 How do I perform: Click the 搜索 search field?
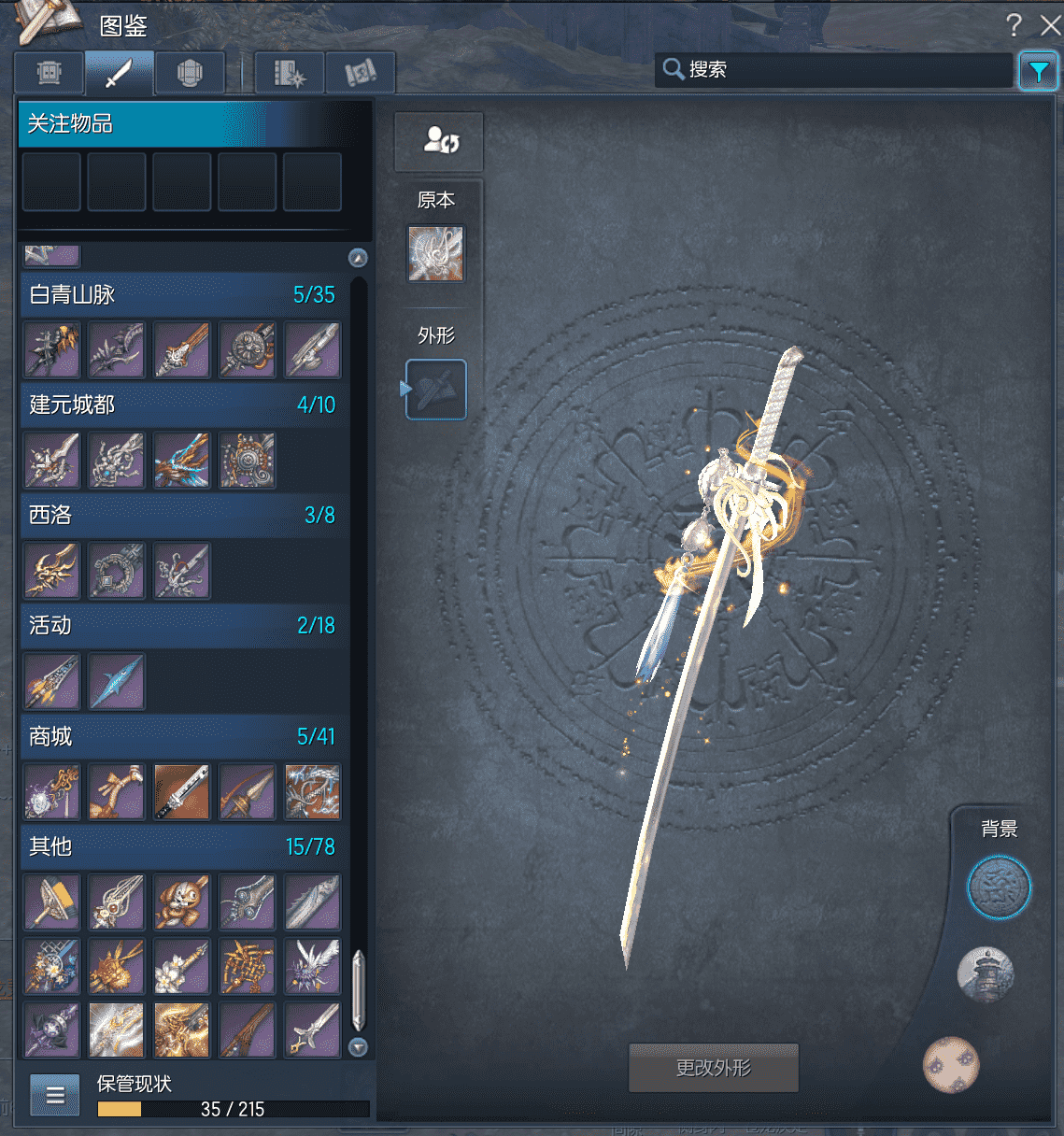(x=841, y=69)
